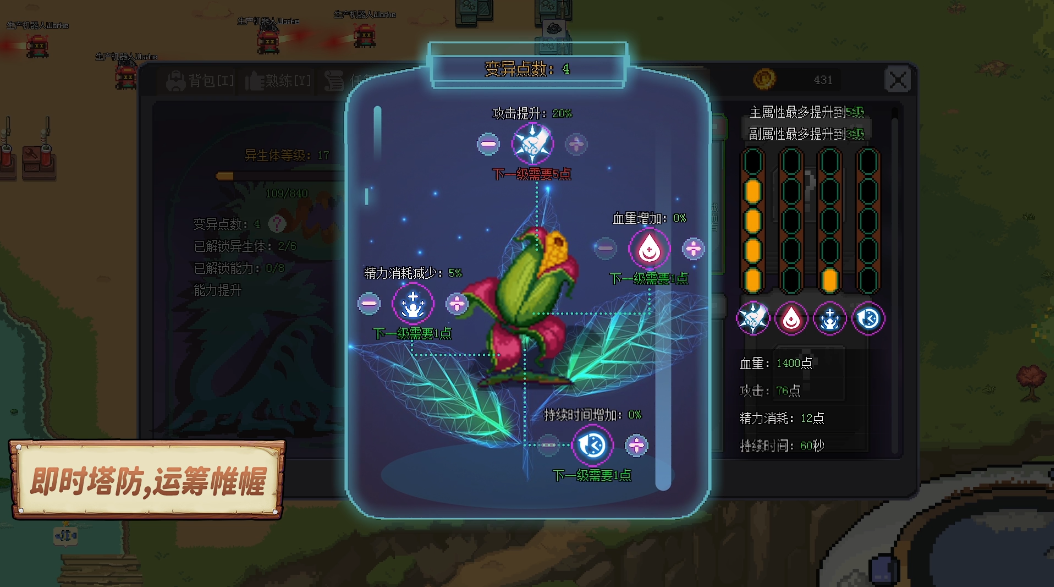Decrease the stamina cost reduction (精力消耗减少) level
This screenshot has width=1054, height=587.
tap(369, 303)
